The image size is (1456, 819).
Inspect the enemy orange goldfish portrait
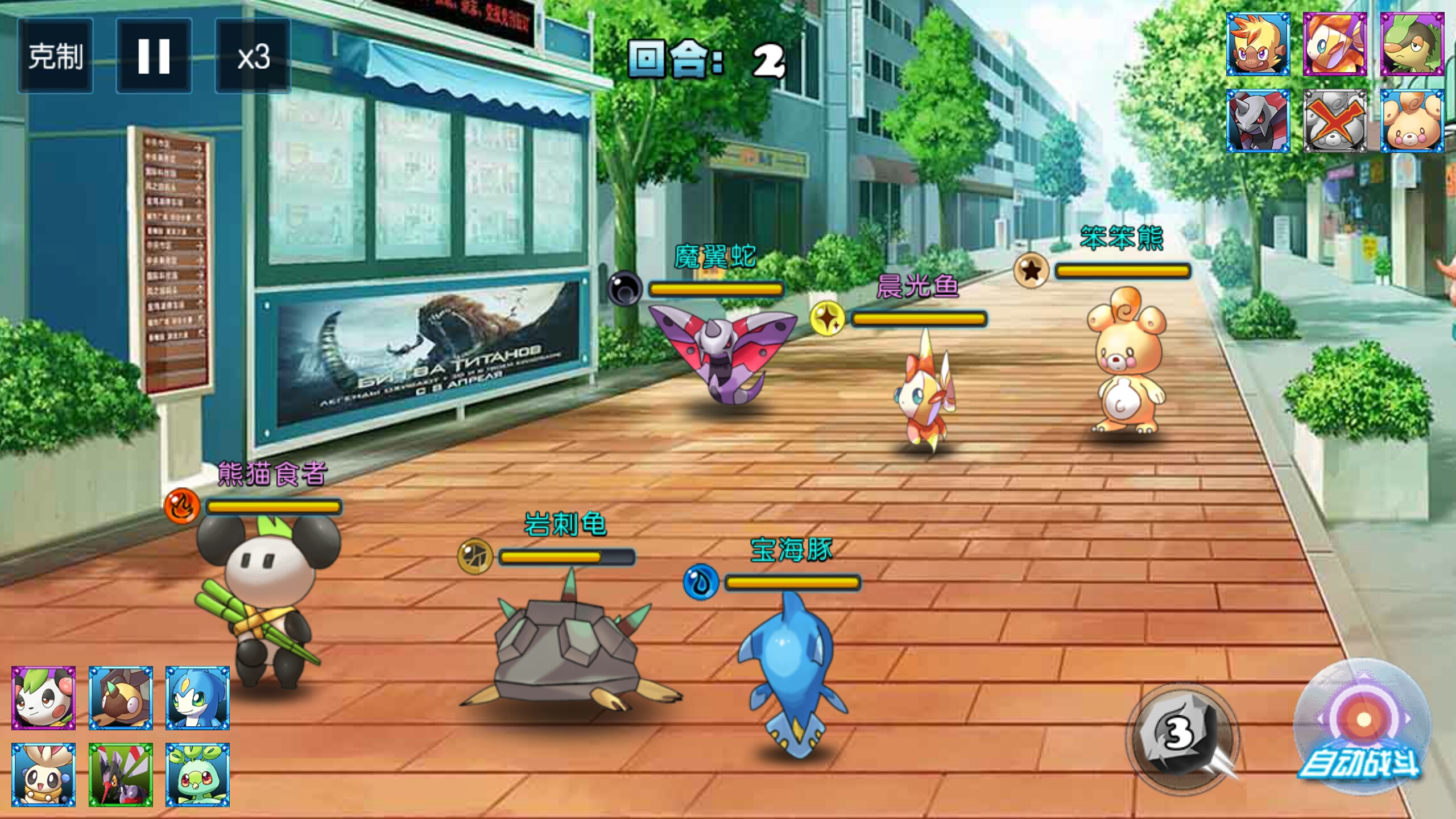(x=1335, y=44)
